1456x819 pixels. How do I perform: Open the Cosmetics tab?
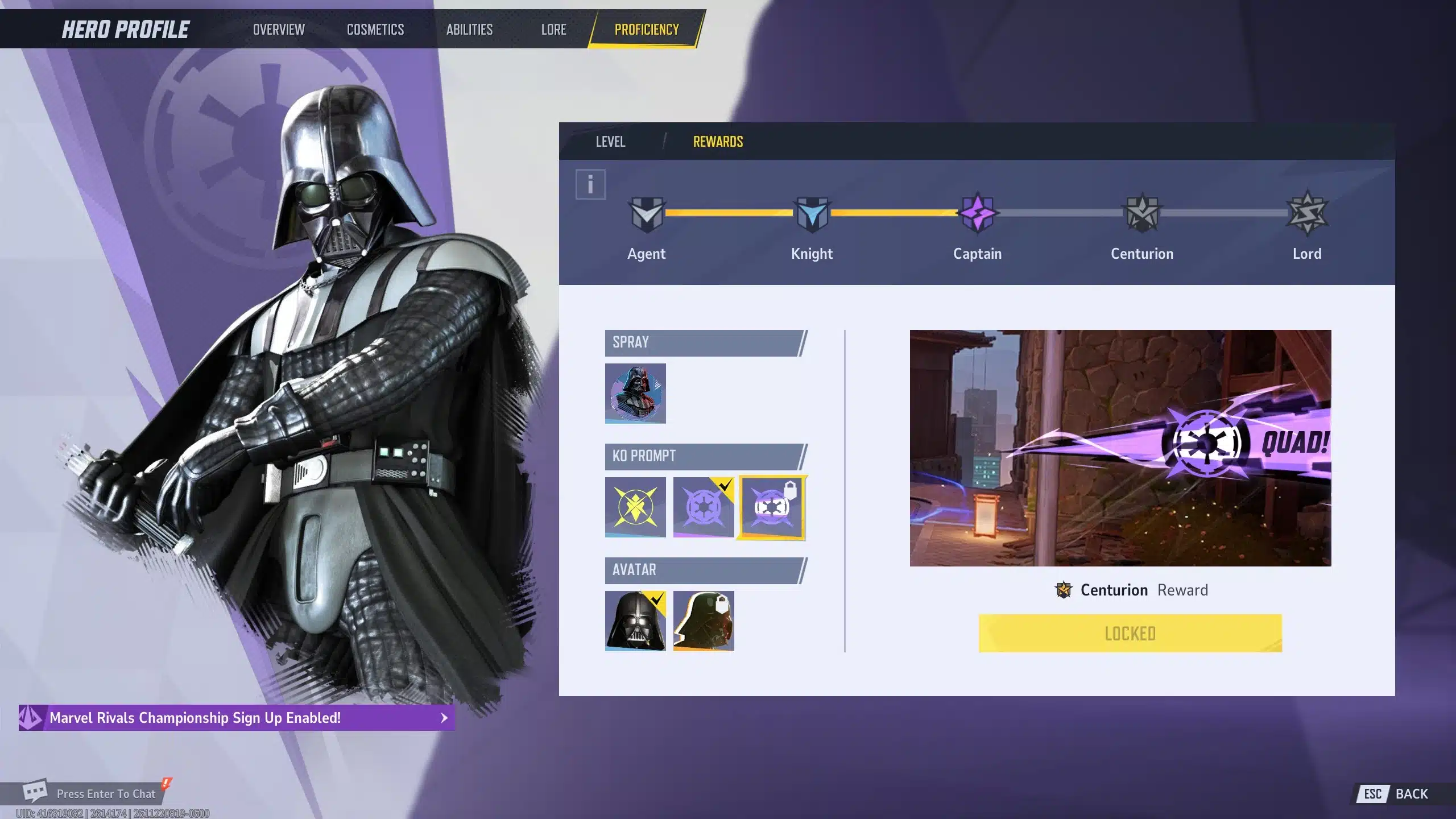375,30
